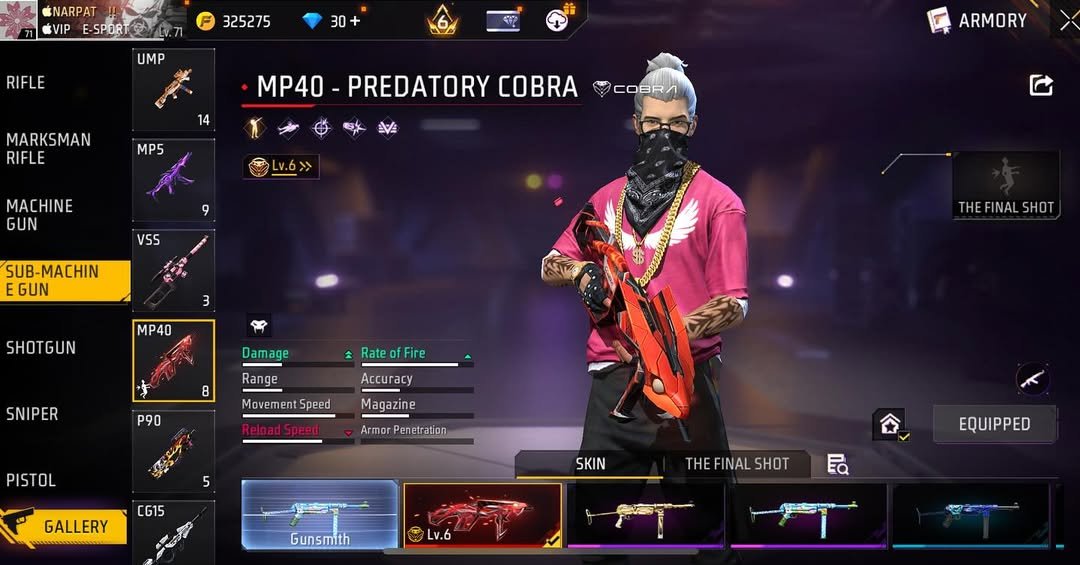Open the Marksman Rifle category
Screen dimensions: 1080x565
pos(48,148)
